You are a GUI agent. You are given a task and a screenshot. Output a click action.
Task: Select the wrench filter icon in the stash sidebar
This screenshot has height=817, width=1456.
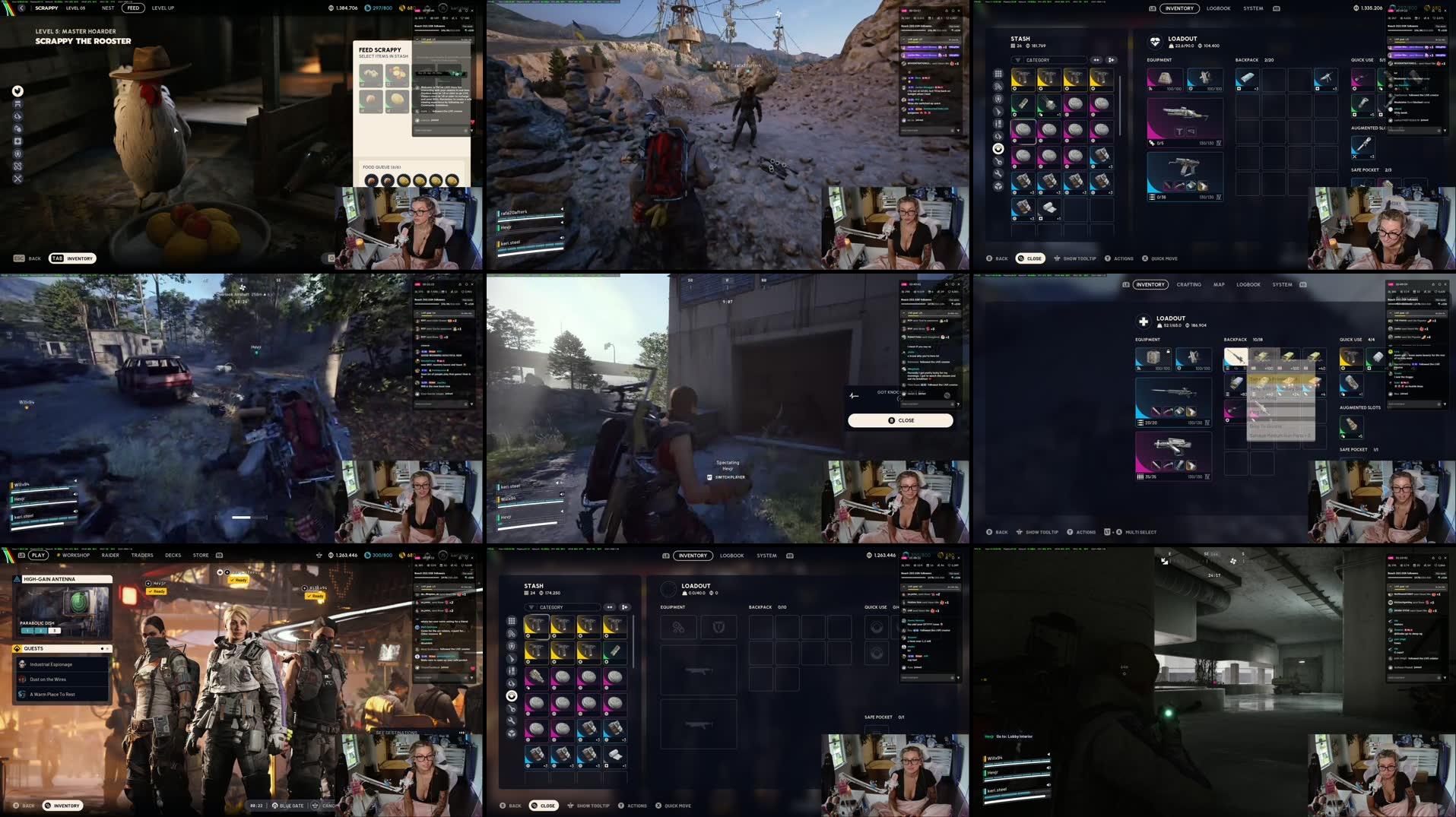[x=998, y=173]
